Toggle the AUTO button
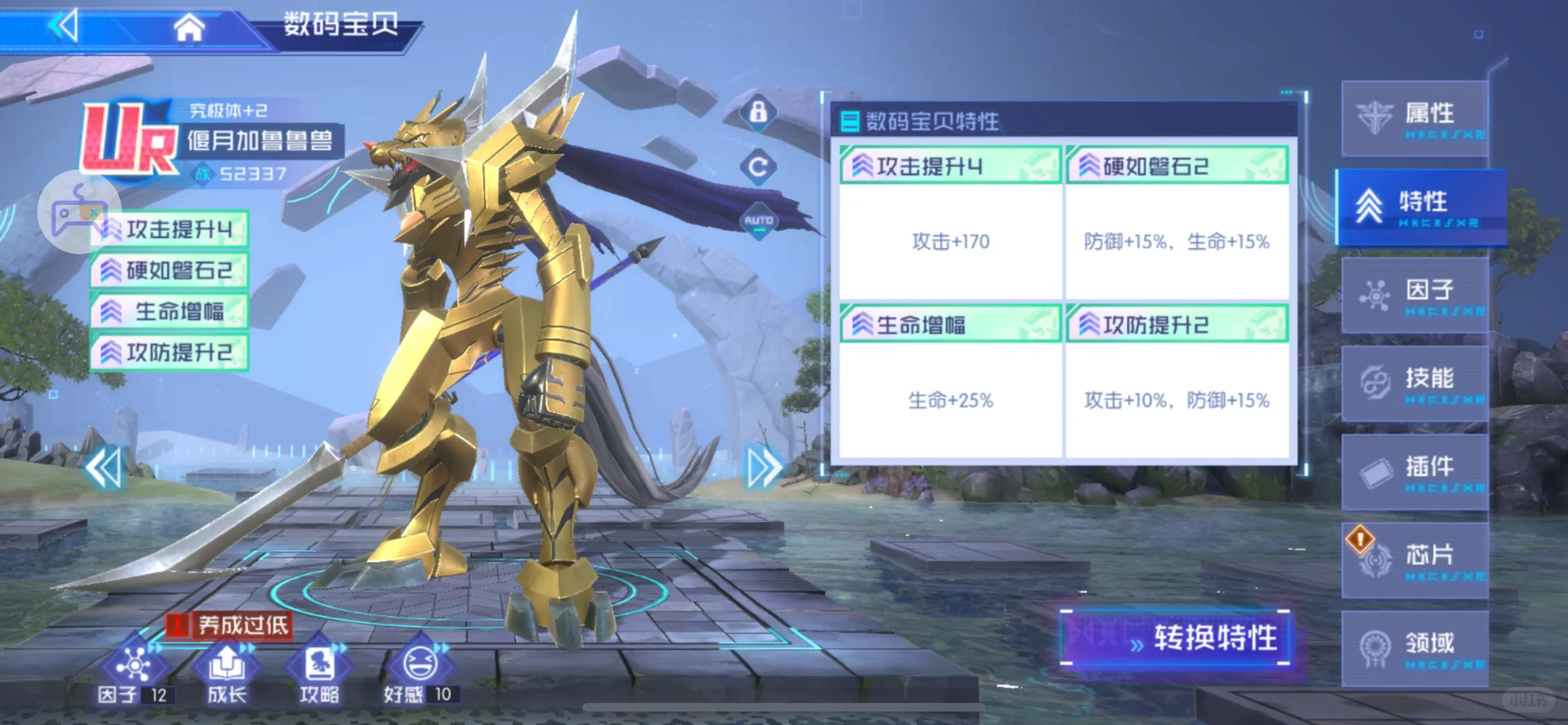Screen dimensions: 1568x725 (758, 221)
